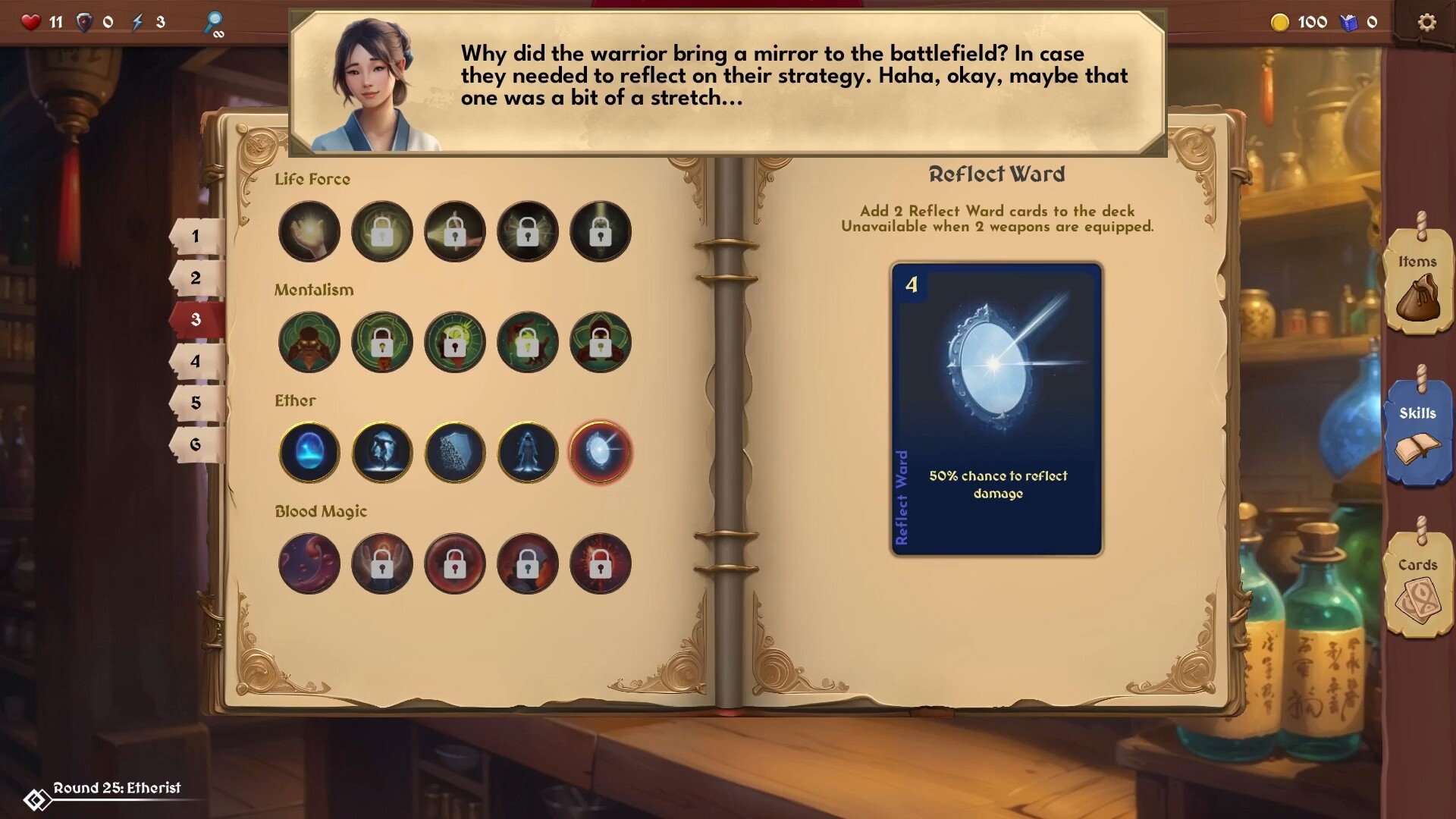This screenshot has height=819, width=1456.
Task: Click the locked second Life Force skill
Action: 382,231
